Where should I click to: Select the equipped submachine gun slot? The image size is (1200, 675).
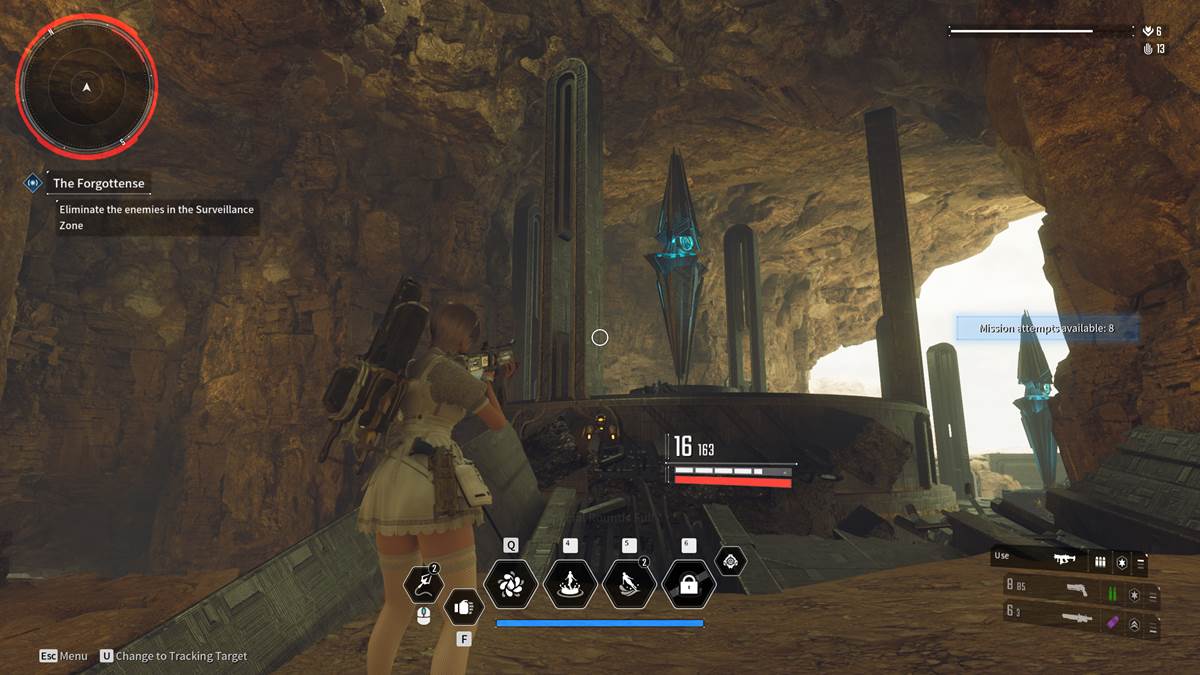[1069, 562]
